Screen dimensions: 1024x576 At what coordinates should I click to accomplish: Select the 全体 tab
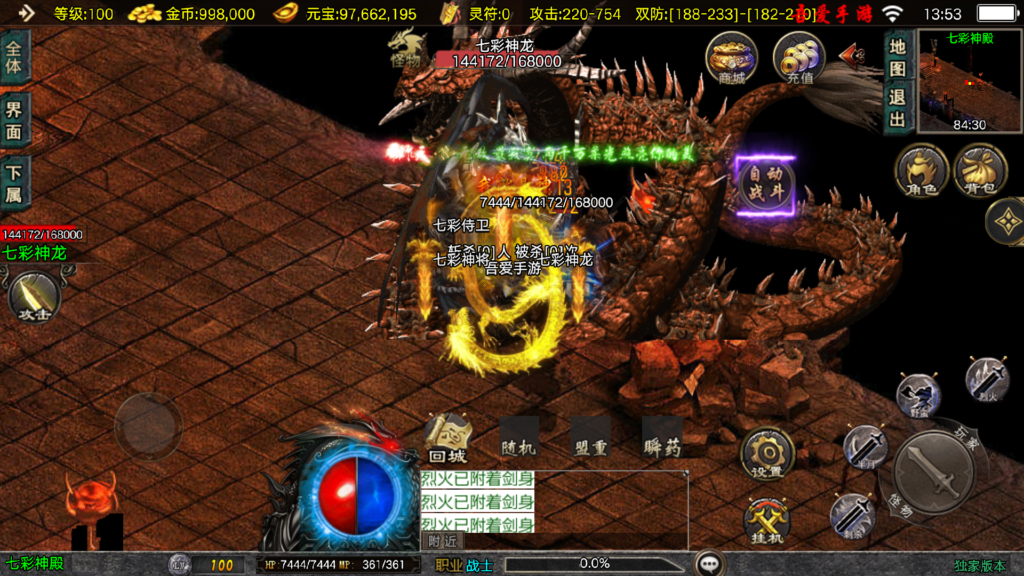coord(15,56)
